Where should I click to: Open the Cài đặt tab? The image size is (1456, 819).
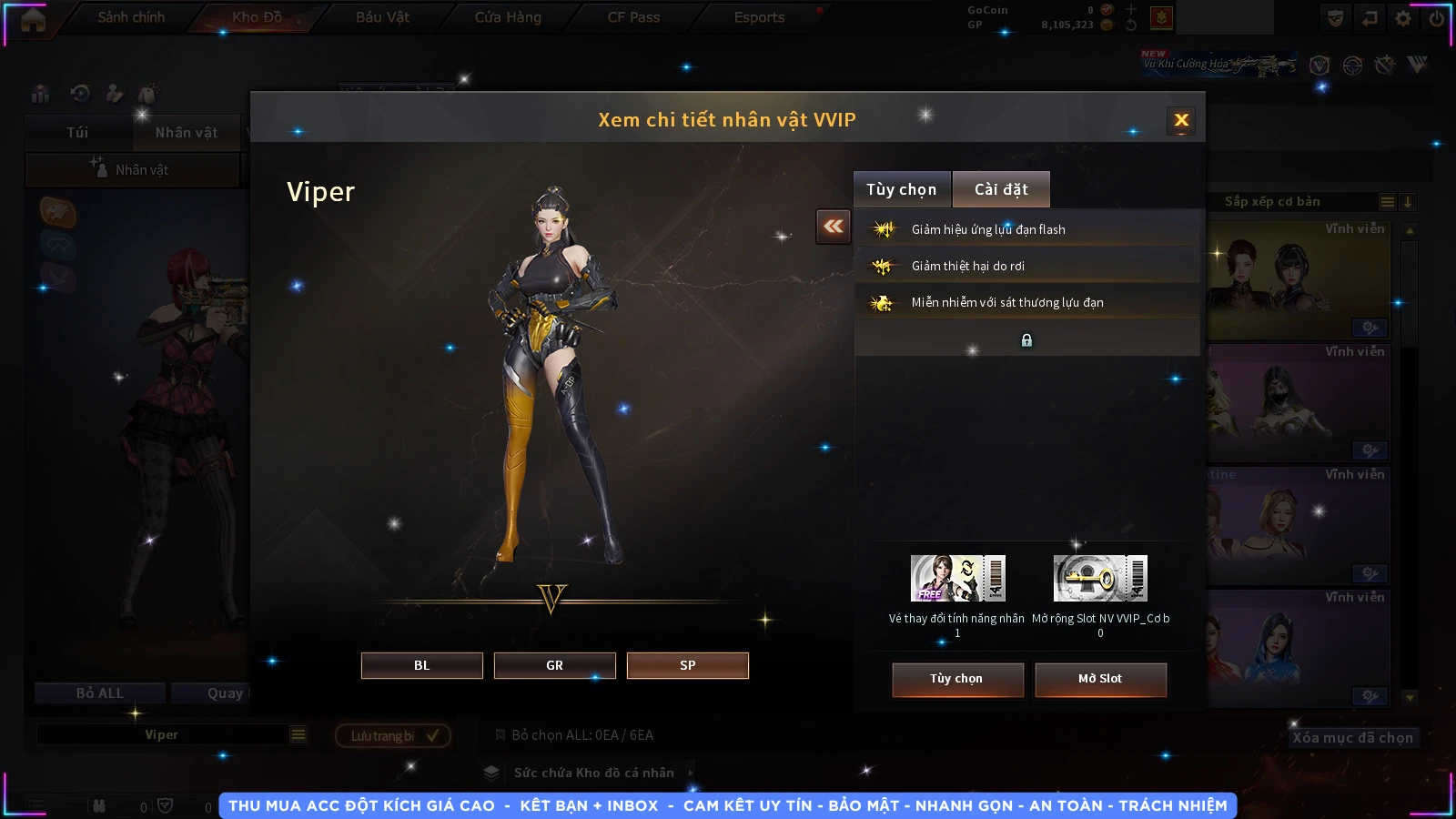click(x=1001, y=189)
